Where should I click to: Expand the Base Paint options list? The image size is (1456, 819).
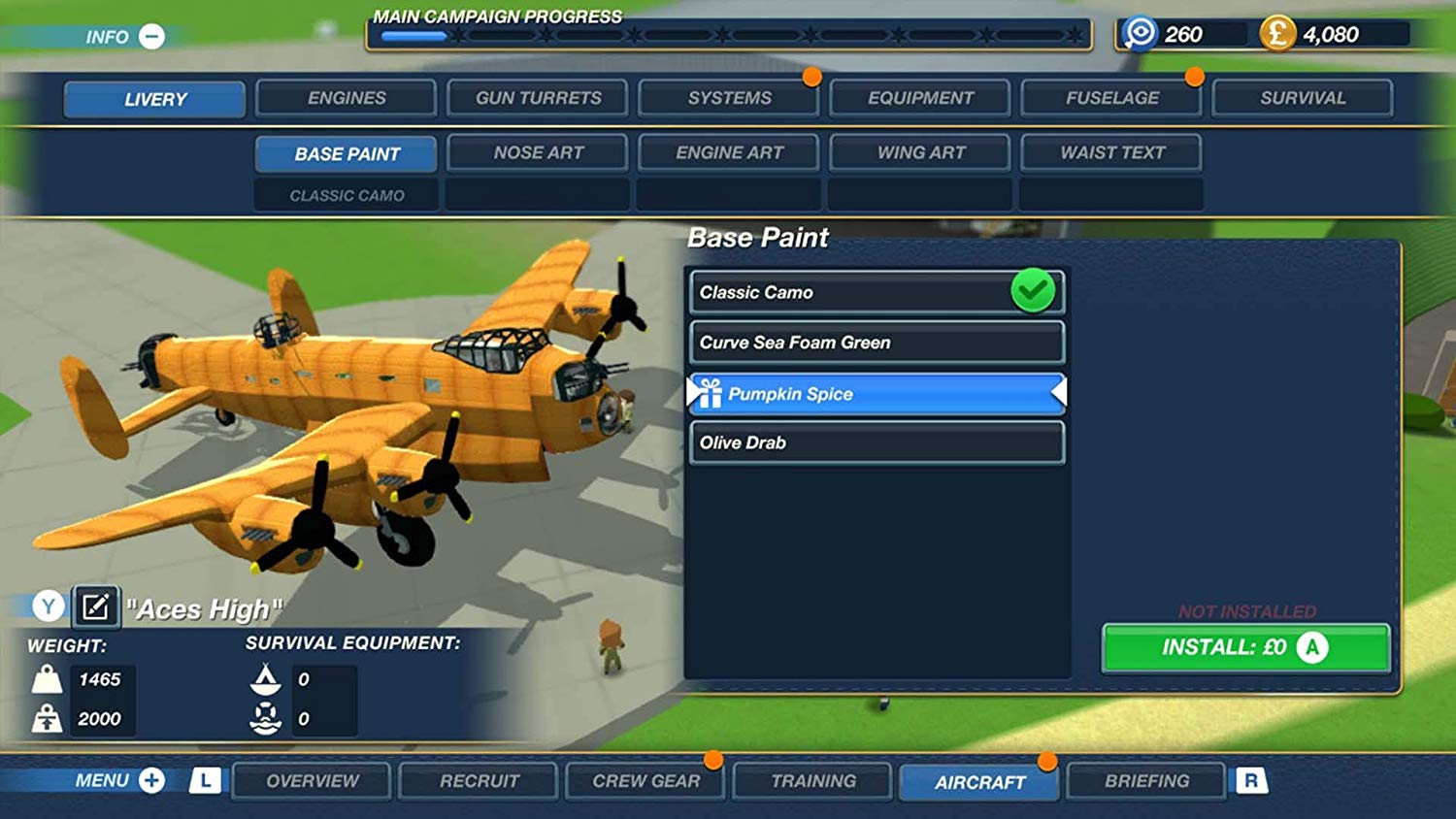click(x=346, y=153)
